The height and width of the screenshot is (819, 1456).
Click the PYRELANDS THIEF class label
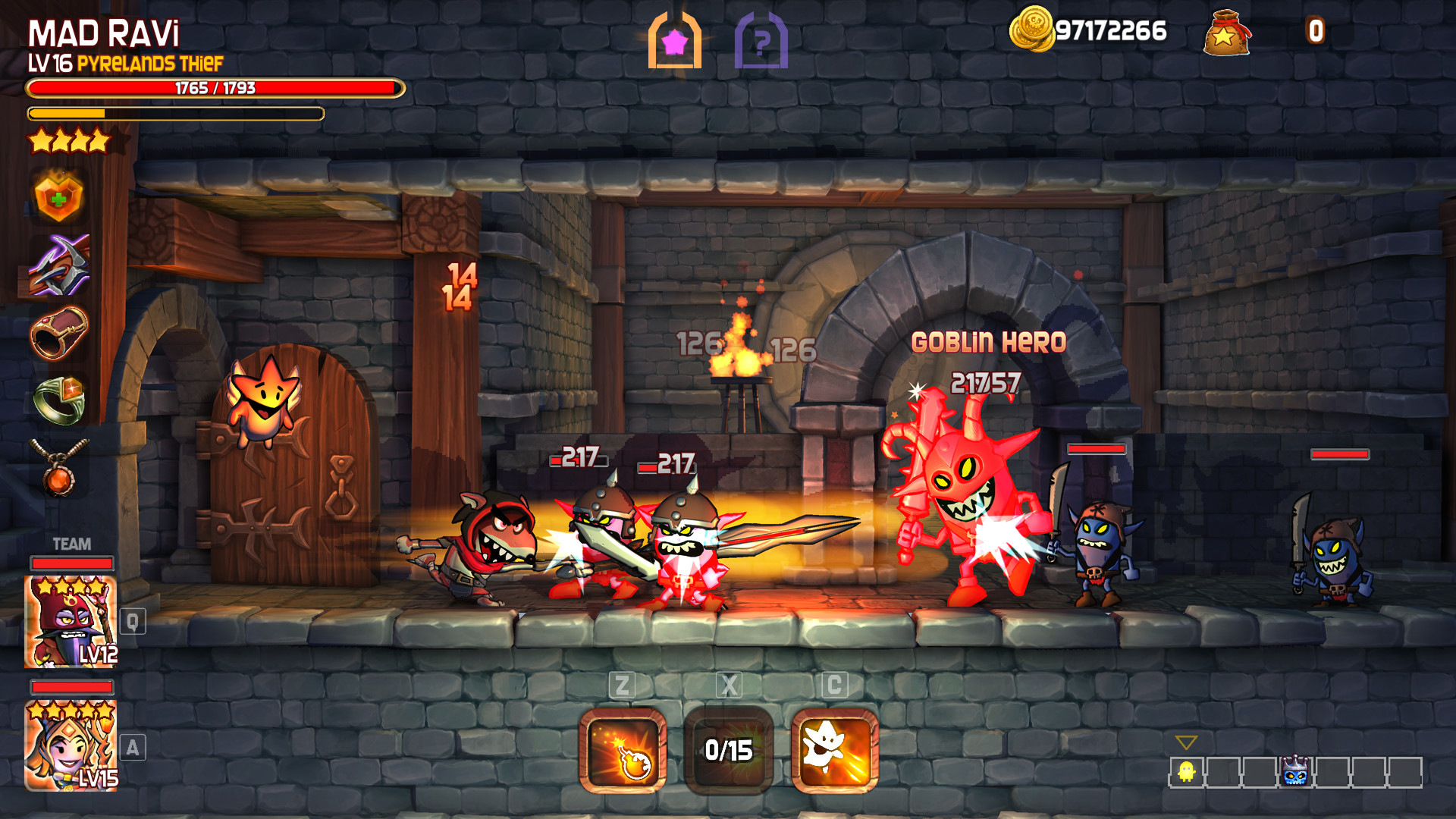point(149,65)
